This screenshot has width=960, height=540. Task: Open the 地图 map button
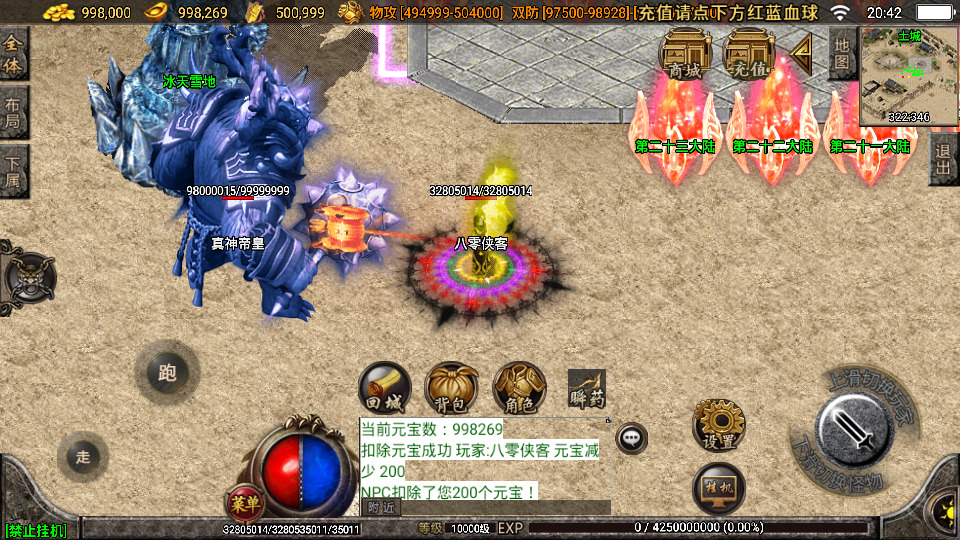pos(843,53)
